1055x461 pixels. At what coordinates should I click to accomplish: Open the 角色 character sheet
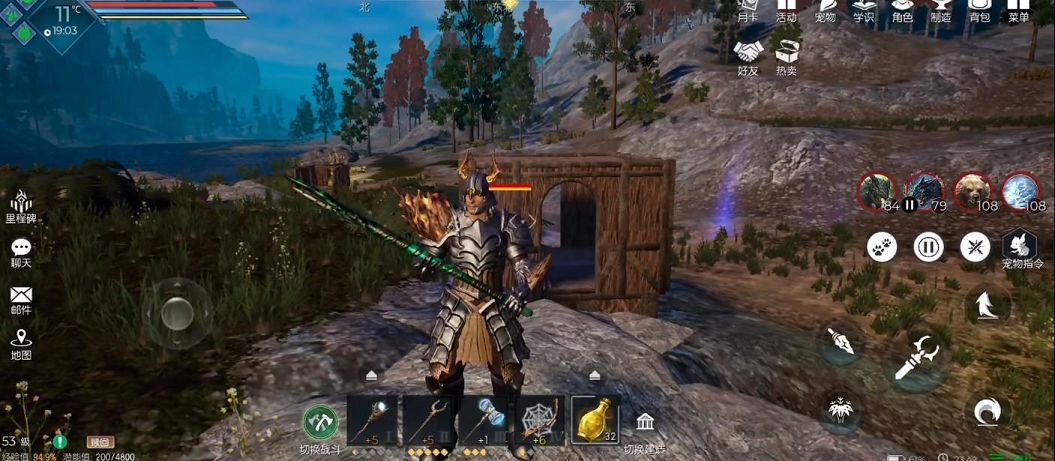pos(902,10)
